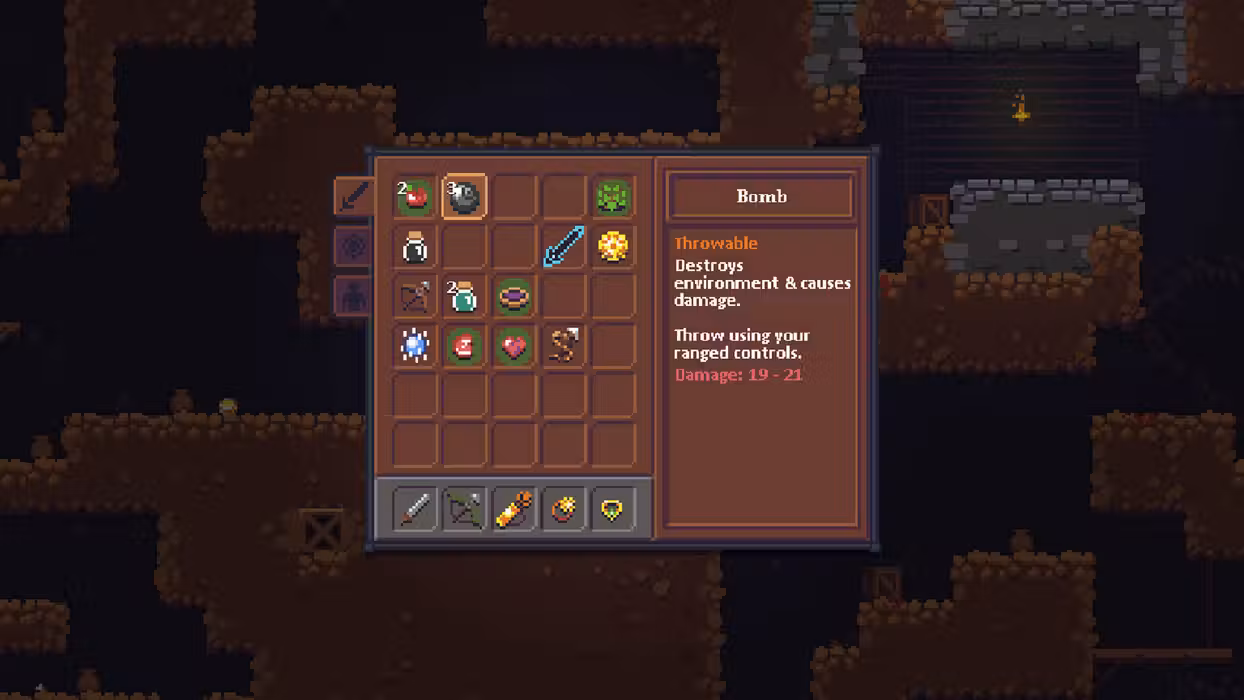Pick the teal potion bottle stack
1244x700 pixels.
464,297
